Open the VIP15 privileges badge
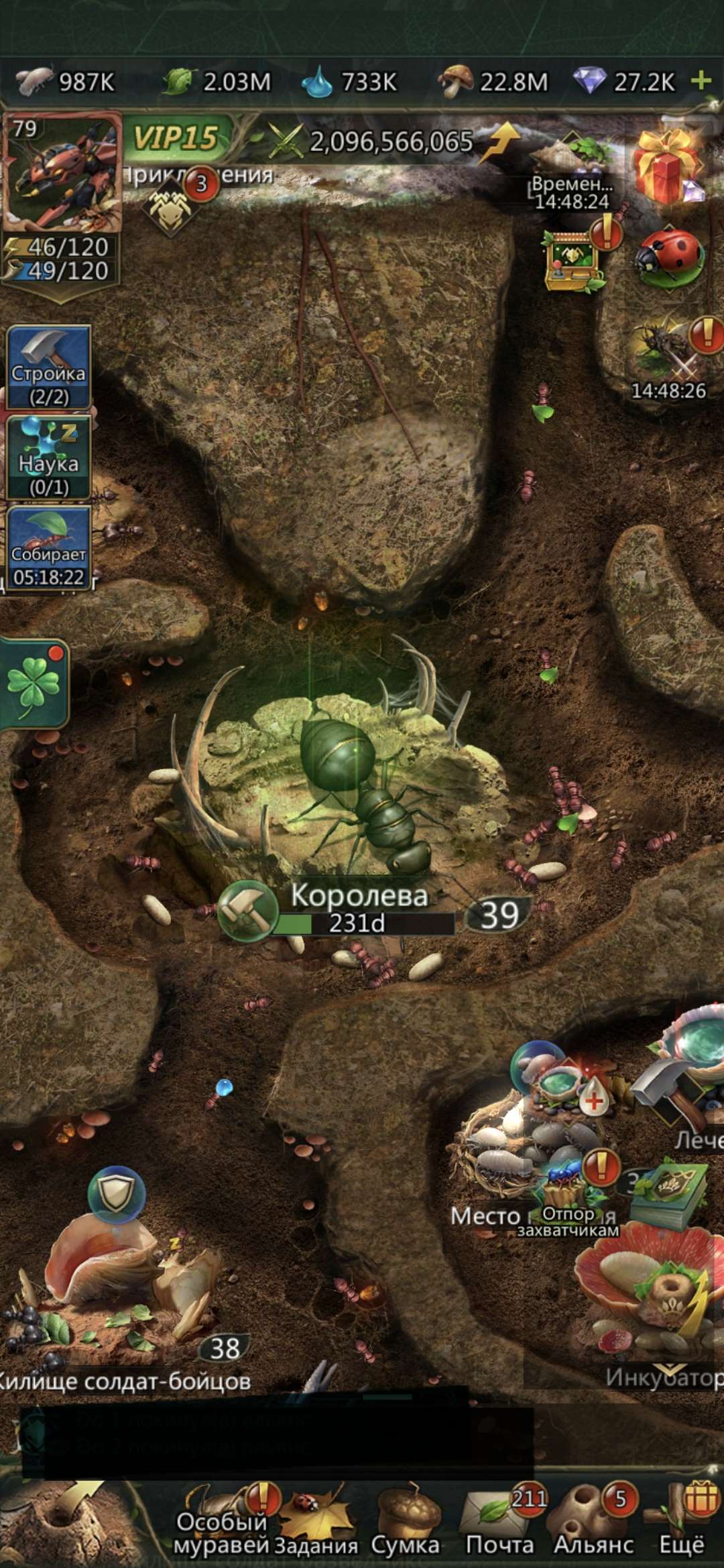 177,139
